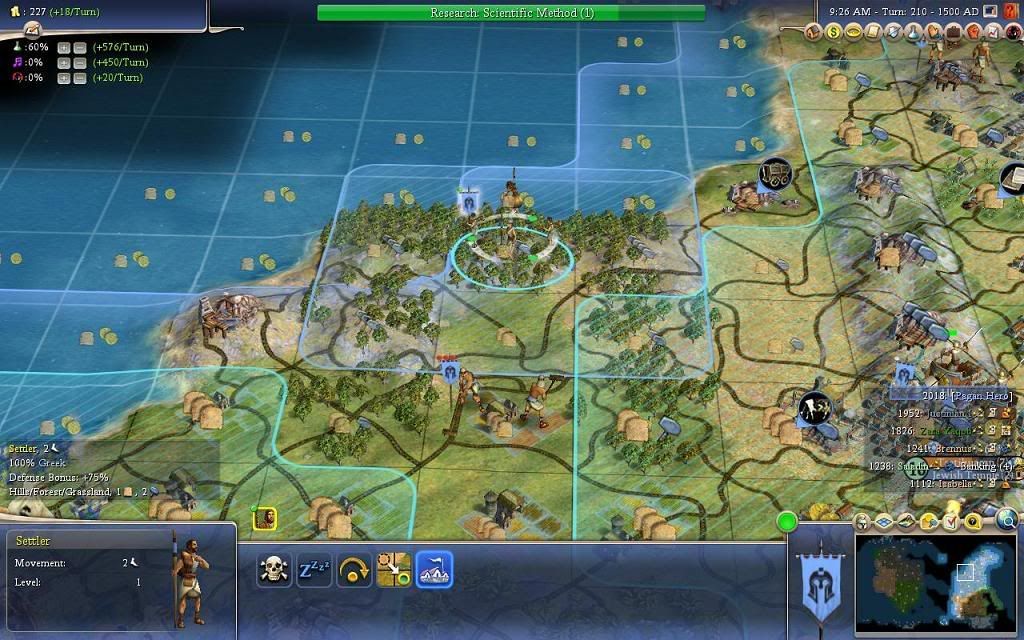Viewport: 1024px width, 640px height.
Task: Open the Civilopedia question mark book
Action: 1010,11
